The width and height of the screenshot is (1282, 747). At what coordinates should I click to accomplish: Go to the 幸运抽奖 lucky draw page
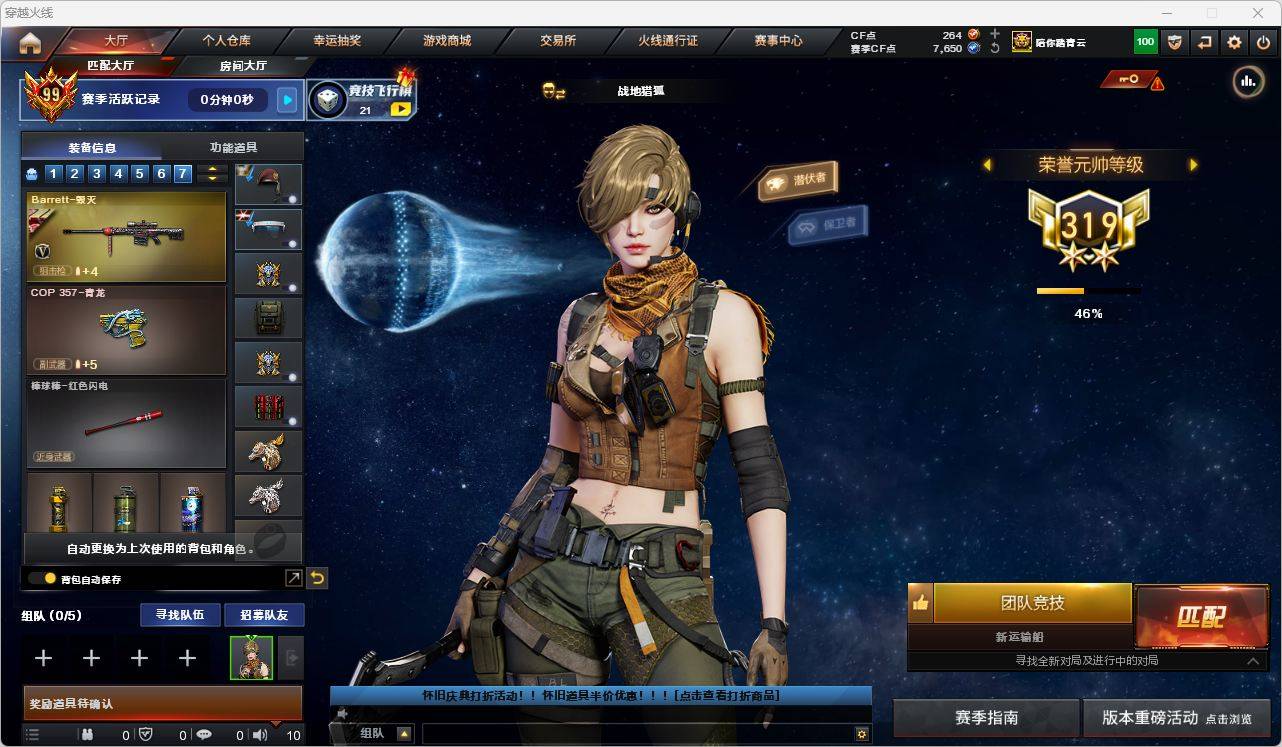pyautogui.click(x=337, y=41)
